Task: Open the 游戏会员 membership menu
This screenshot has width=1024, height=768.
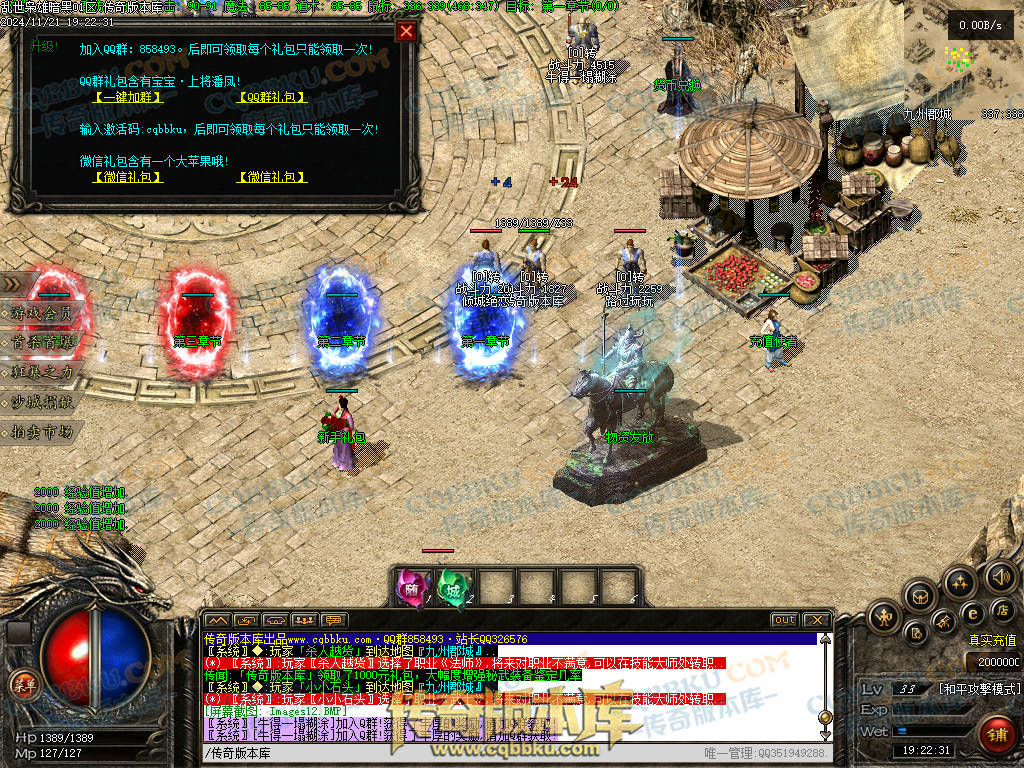Action: (x=42, y=313)
